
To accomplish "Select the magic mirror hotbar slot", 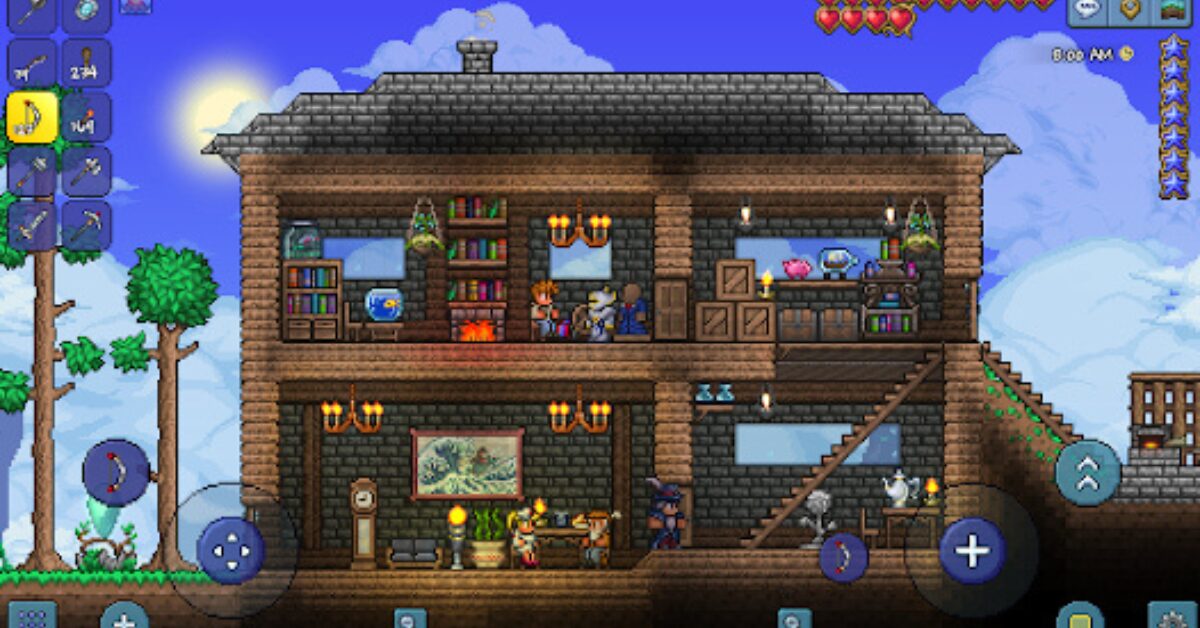I will pyautogui.click(x=86, y=12).
